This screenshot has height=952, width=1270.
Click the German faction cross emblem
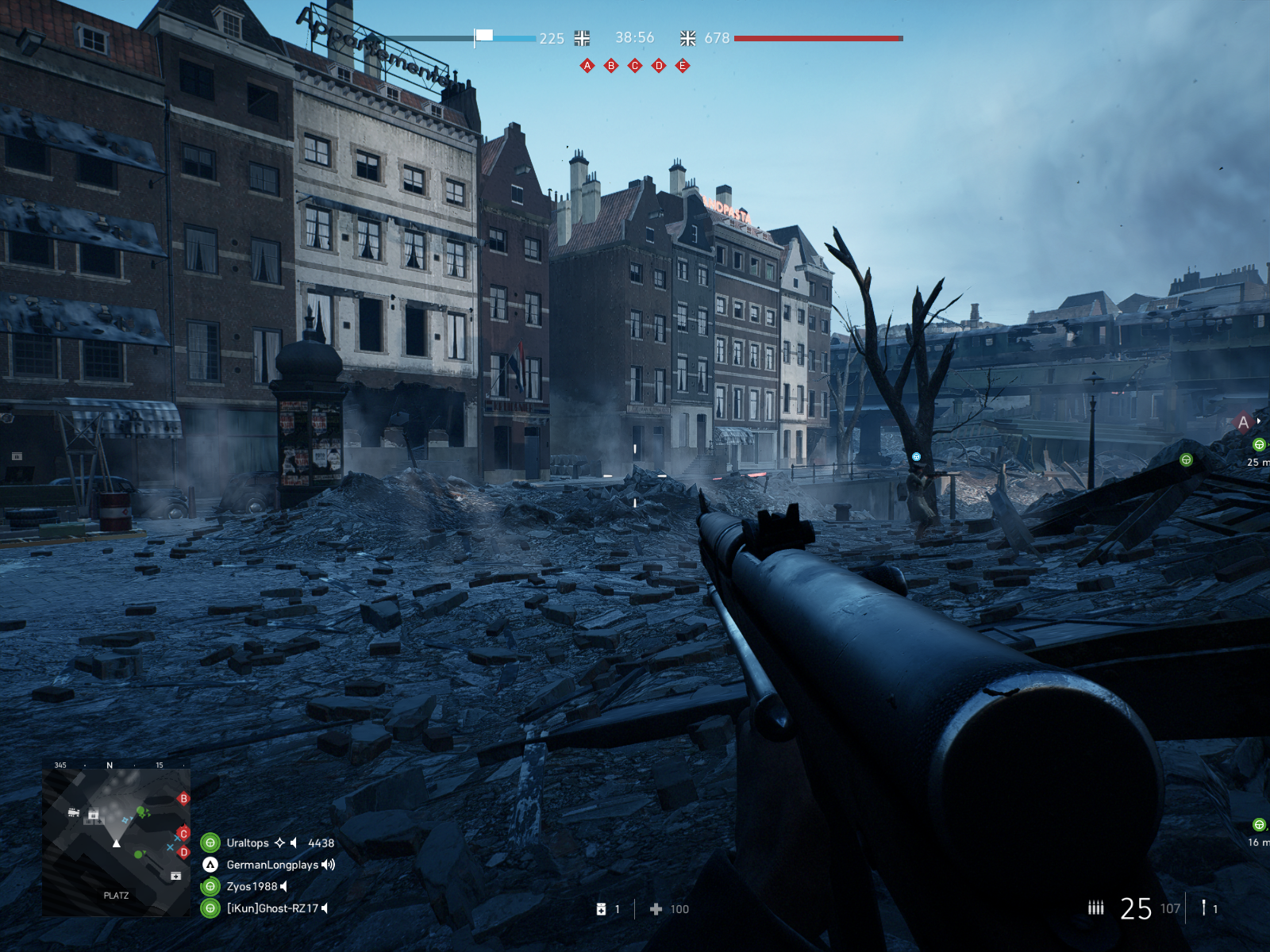pyautogui.click(x=583, y=37)
